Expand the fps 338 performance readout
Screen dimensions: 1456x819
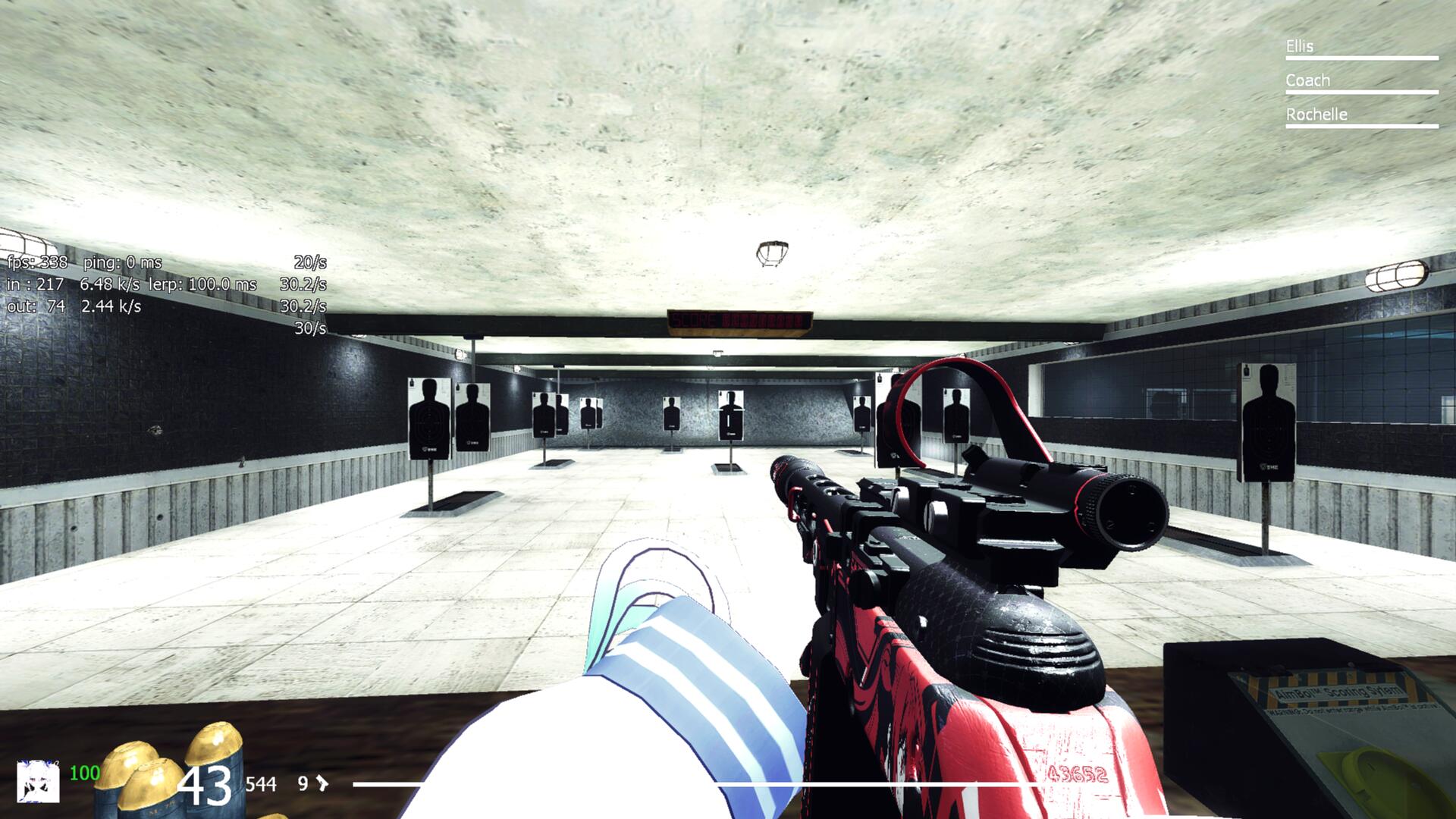tap(38, 264)
